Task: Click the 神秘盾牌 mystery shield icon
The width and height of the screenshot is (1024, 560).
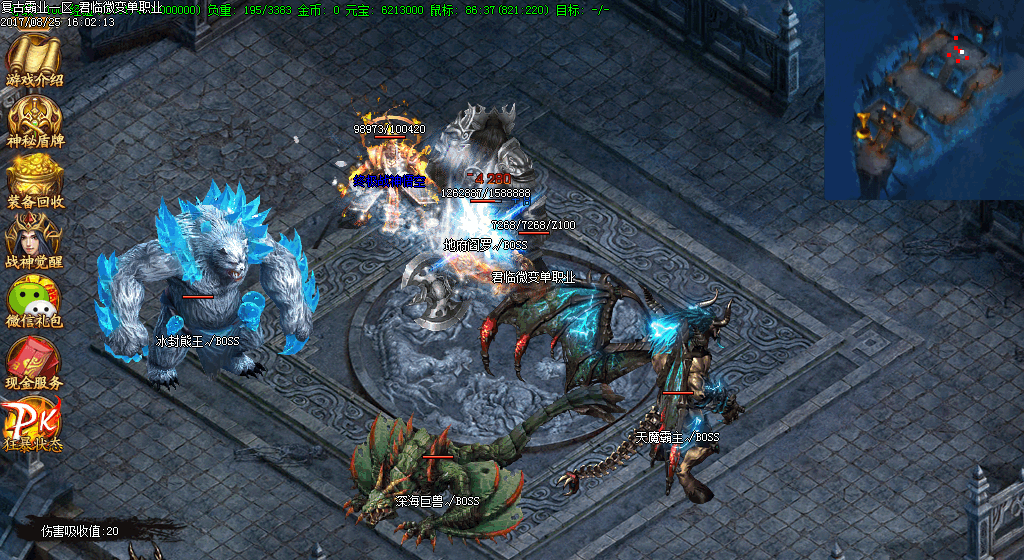Action: (x=34, y=120)
